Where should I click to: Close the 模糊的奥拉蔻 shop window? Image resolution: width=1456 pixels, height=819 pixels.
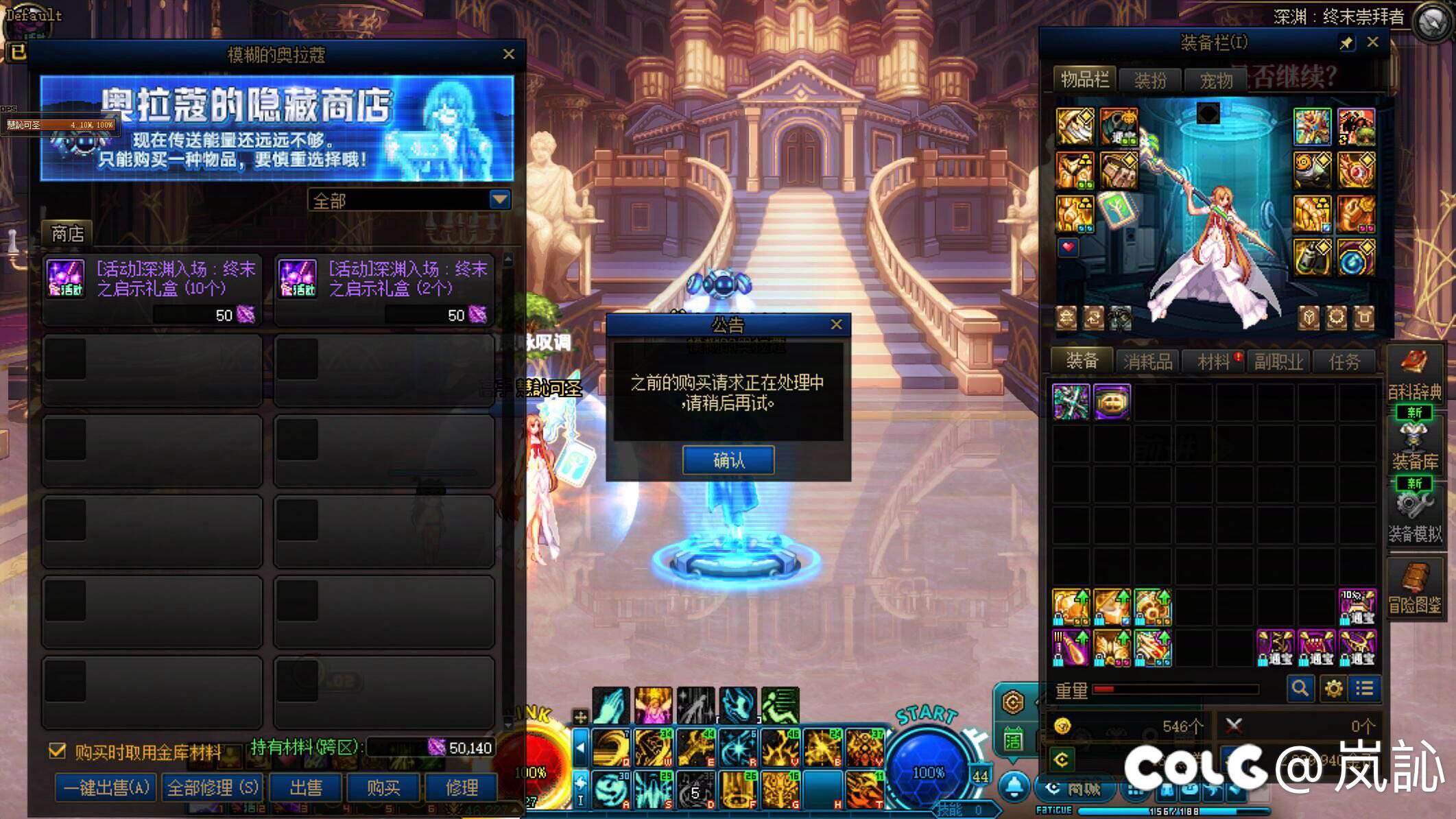point(508,54)
